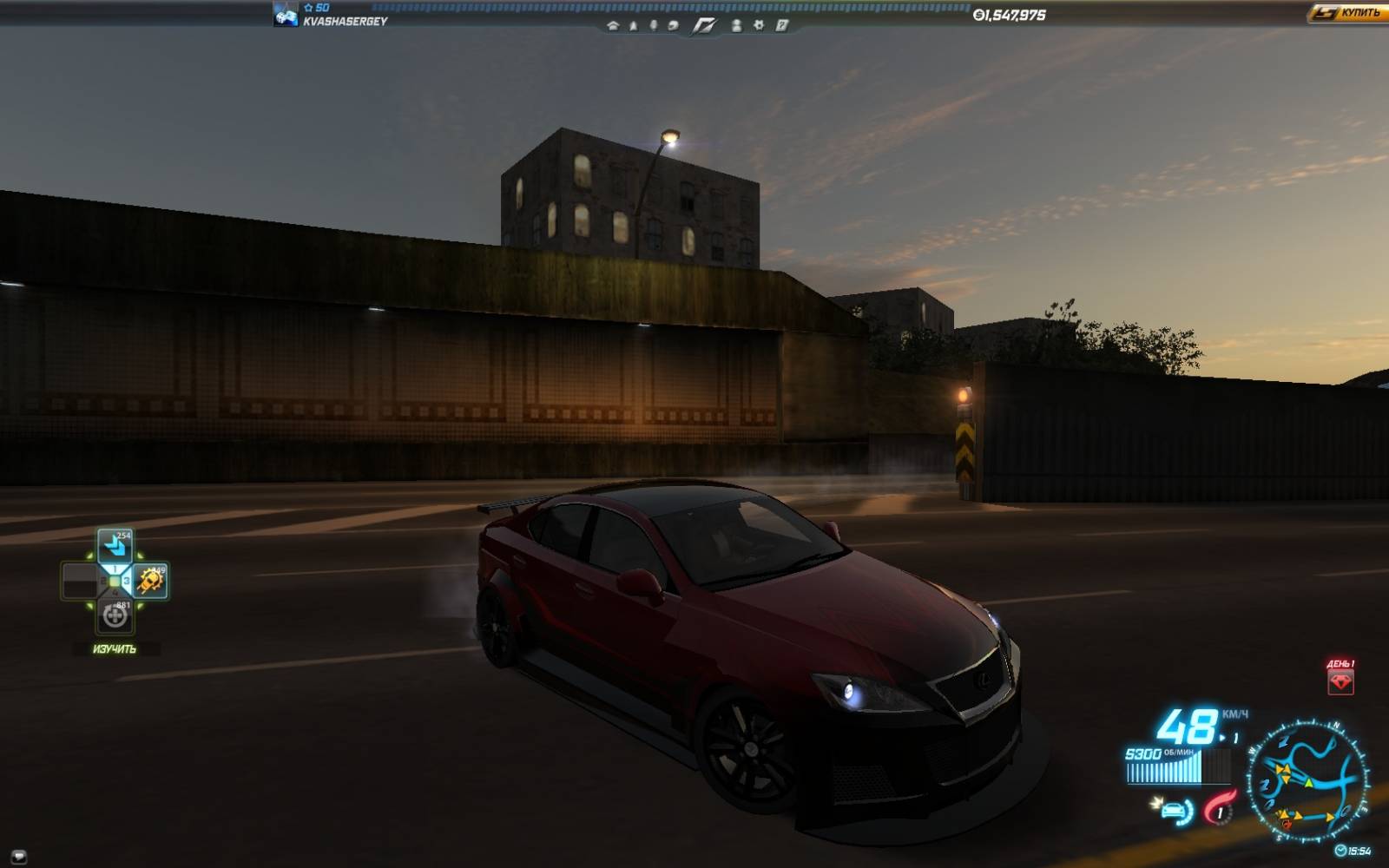Screen dimensions: 1389x868
Task: Click the КУПИТЬ buy button
Action: 1346,13
